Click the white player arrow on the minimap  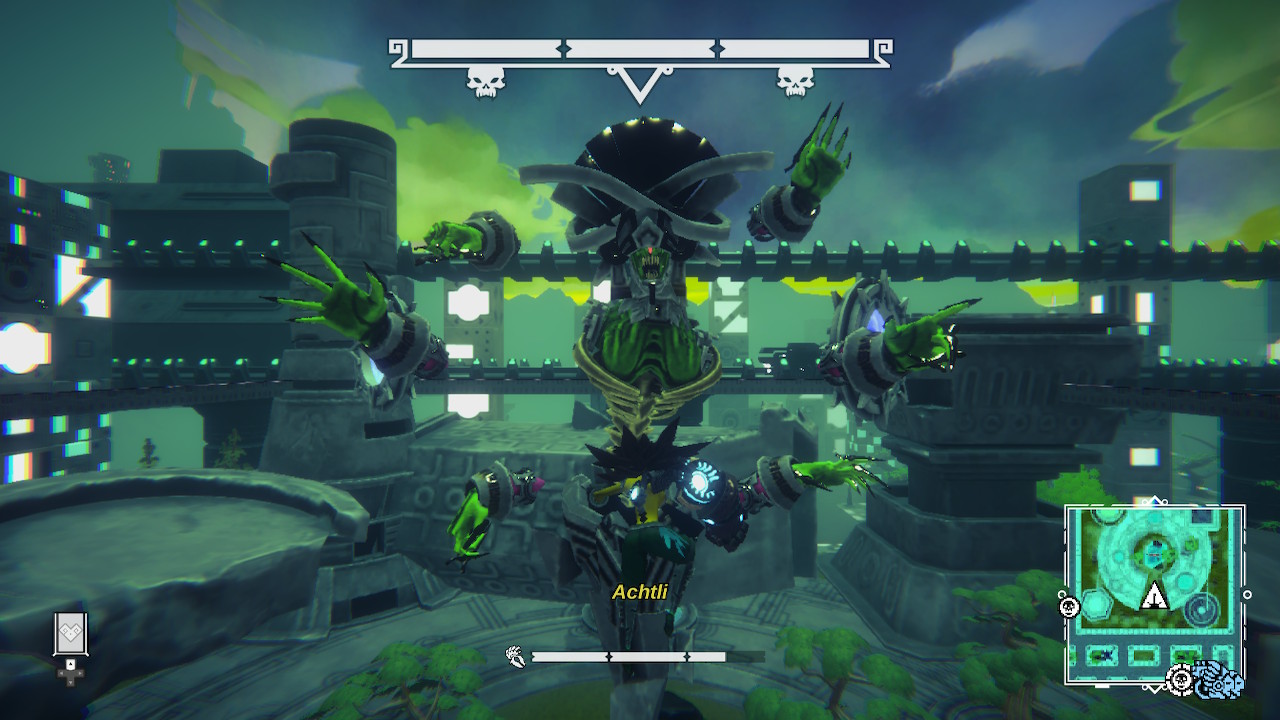(1155, 597)
